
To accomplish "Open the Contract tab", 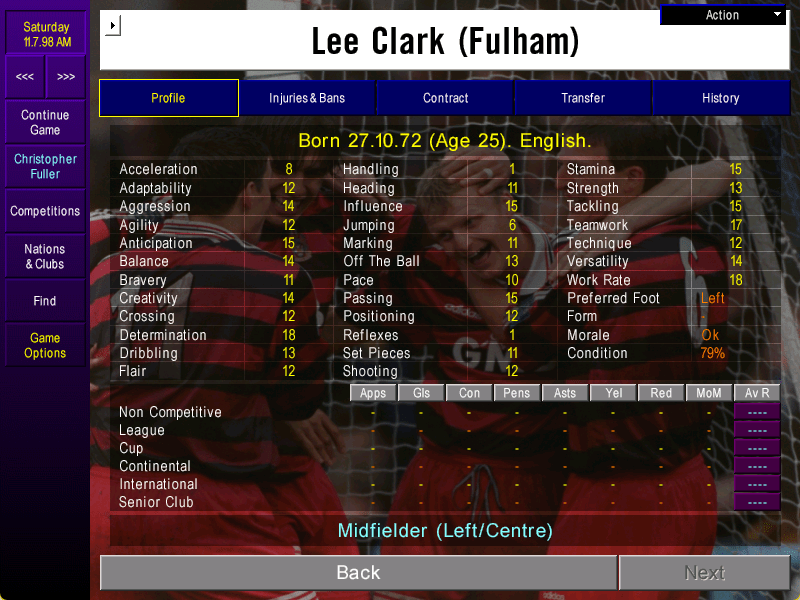I will [445, 98].
